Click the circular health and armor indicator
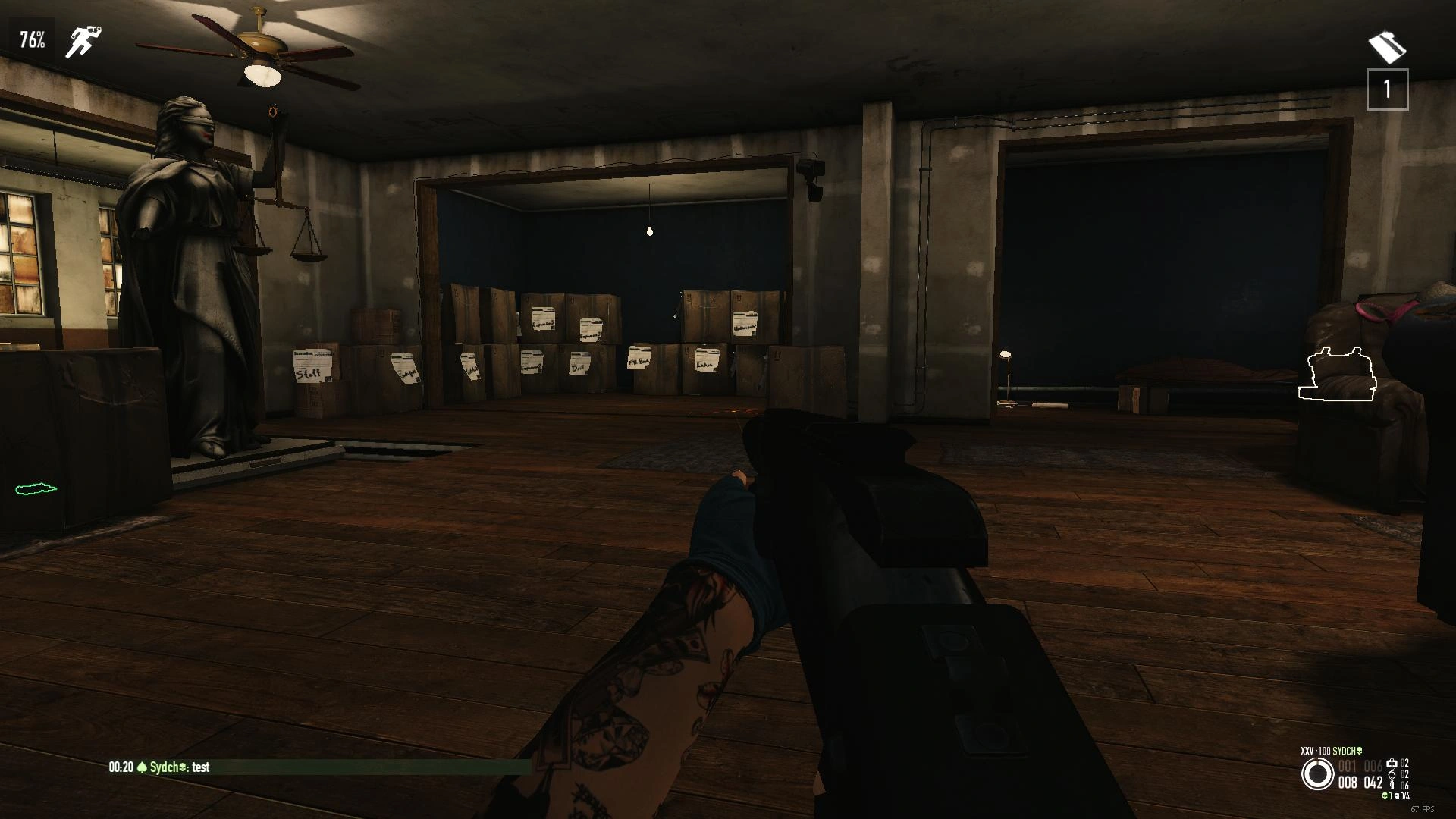Image resolution: width=1456 pixels, height=819 pixels. click(x=1317, y=774)
